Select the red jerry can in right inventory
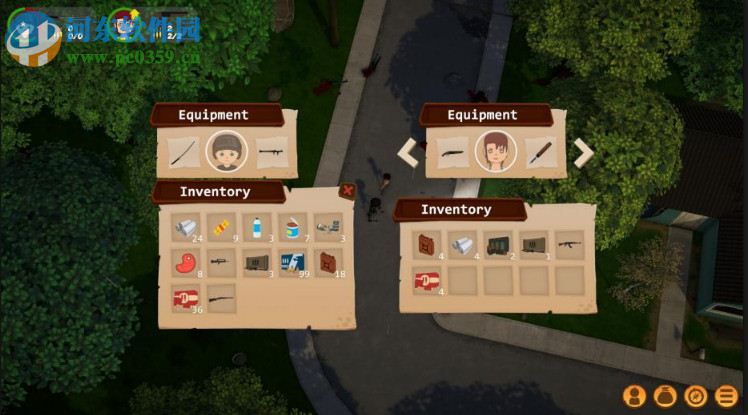Image resolution: width=748 pixels, height=415 pixels. click(x=427, y=245)
